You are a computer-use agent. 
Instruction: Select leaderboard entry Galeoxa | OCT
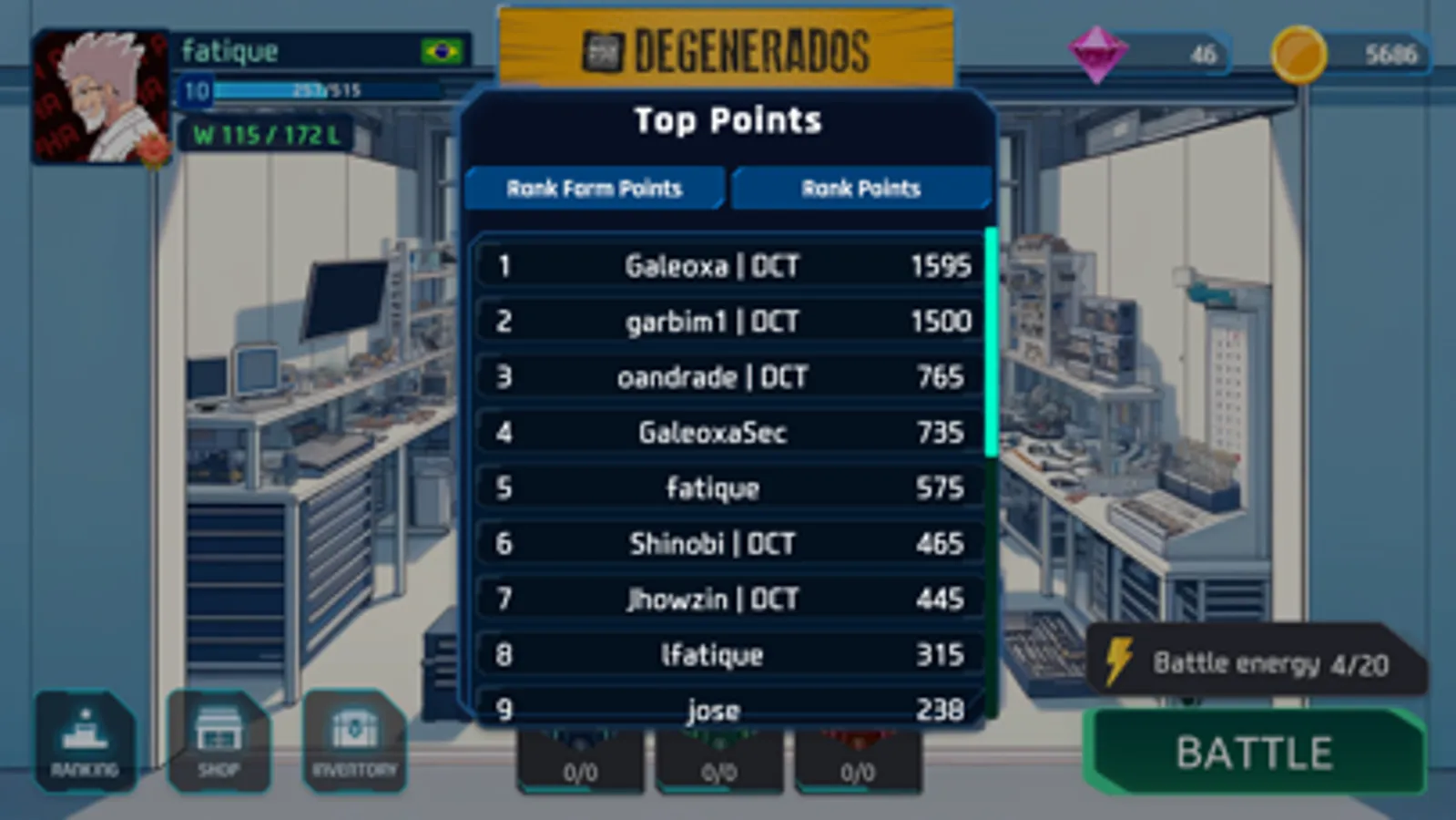726,265
